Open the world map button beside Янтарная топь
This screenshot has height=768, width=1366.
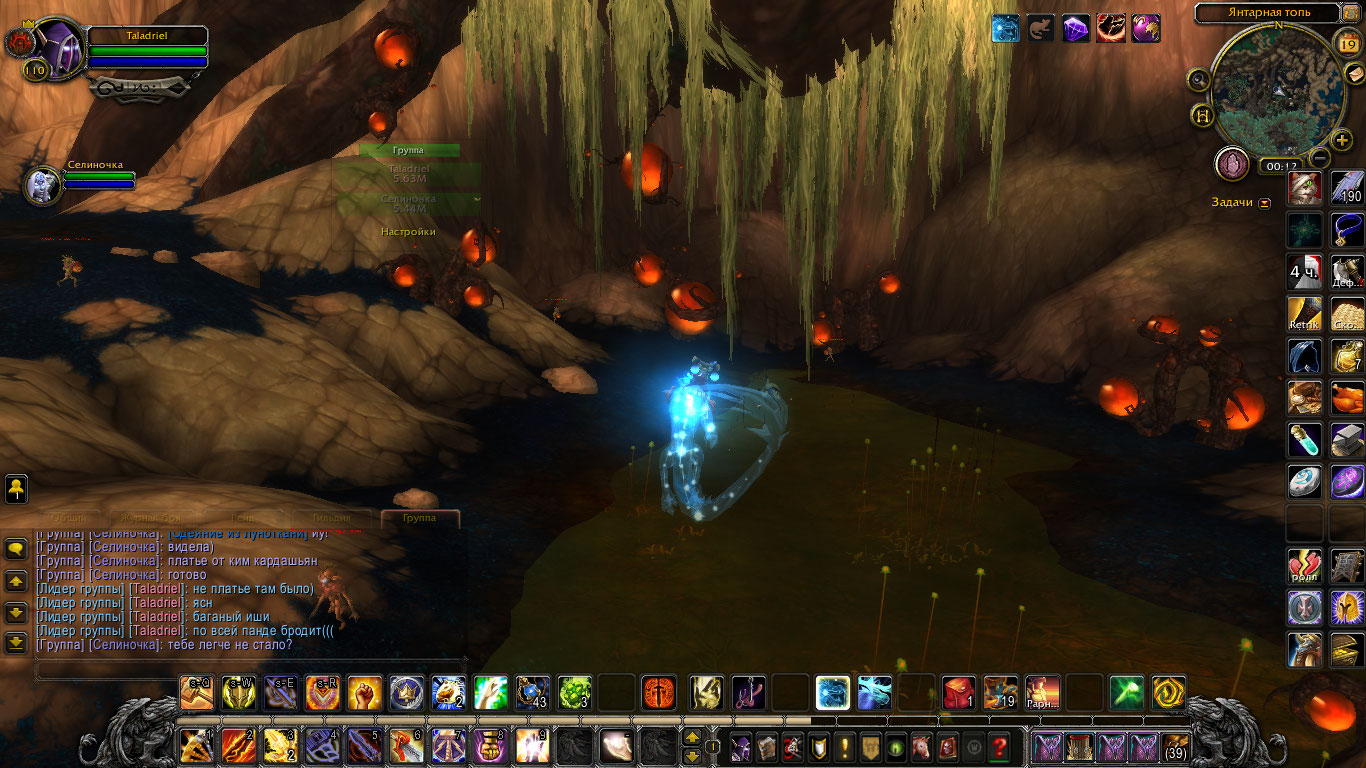1352,13
